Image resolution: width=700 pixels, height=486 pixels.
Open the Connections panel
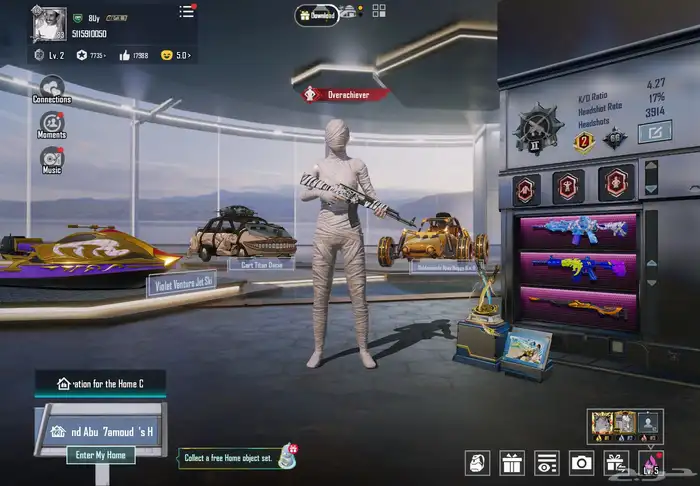51,90
